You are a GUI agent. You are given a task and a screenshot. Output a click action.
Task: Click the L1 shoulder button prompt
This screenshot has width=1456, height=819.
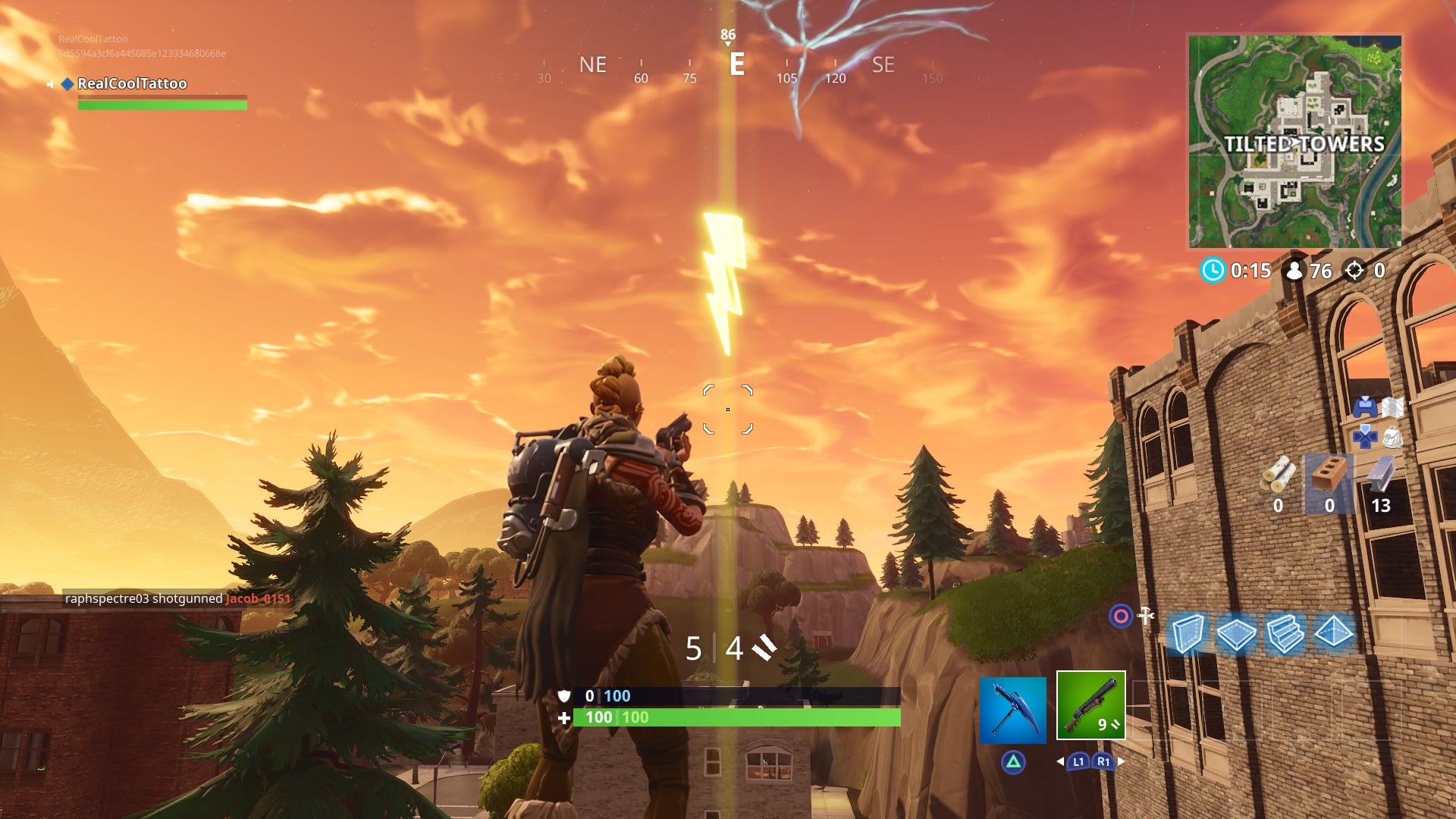pyautogui.click(x=1078, y=761)
